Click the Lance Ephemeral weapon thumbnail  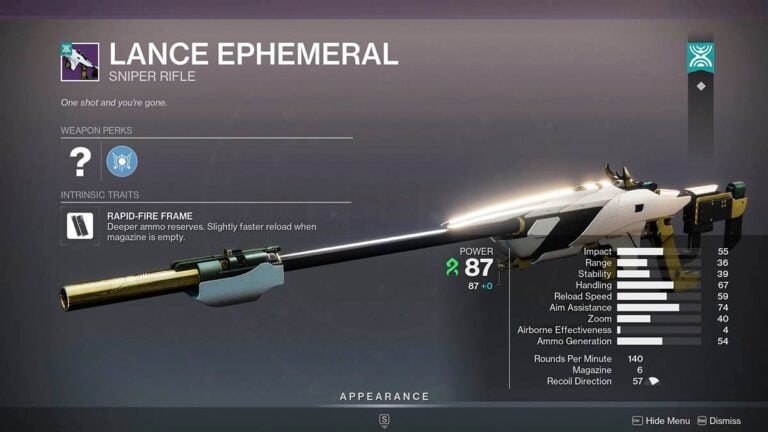pyautogui.click(x=79, y=62)
